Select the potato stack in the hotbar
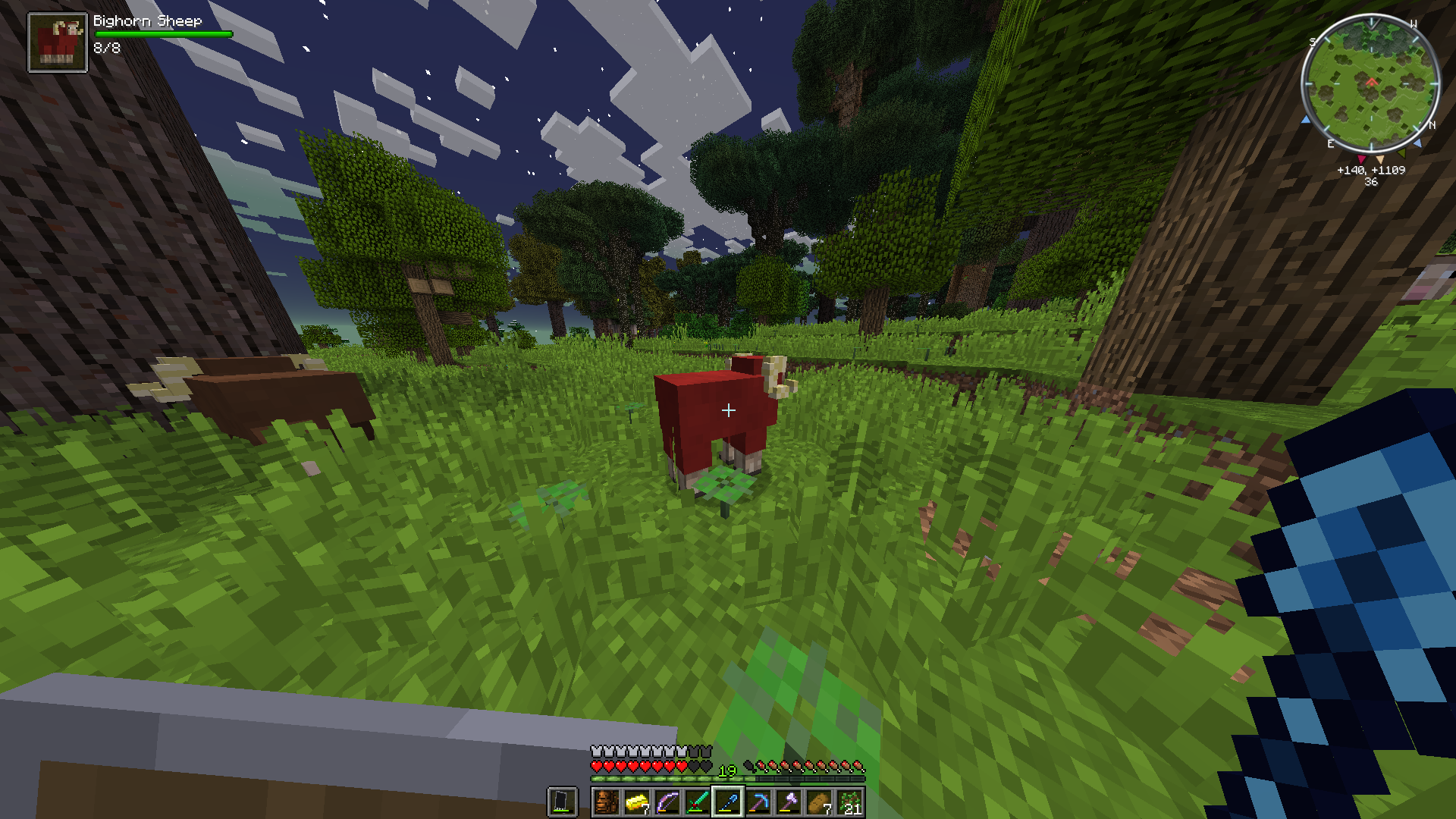1456x819 pixels. click(819, 802)
